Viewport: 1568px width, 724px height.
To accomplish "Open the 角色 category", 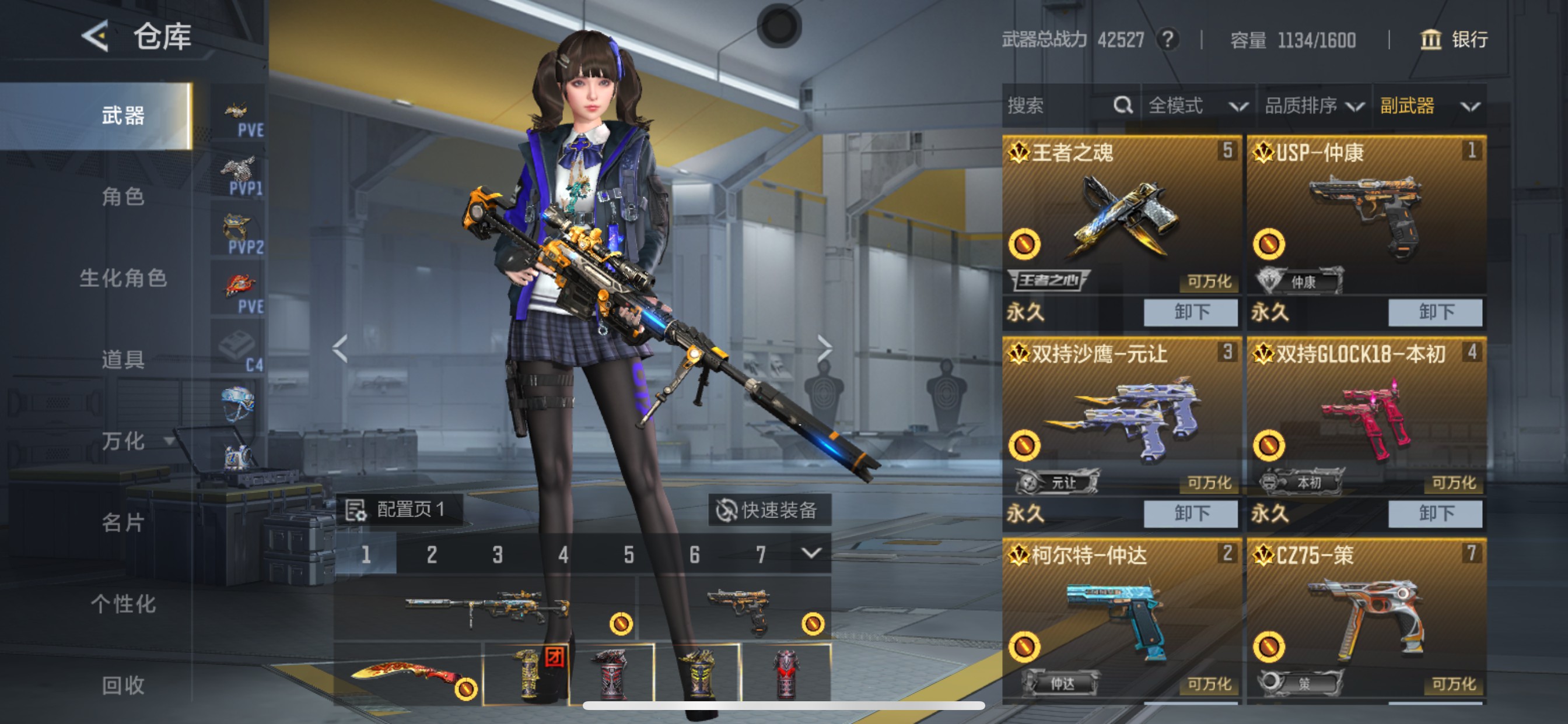I will click(123, 196).
